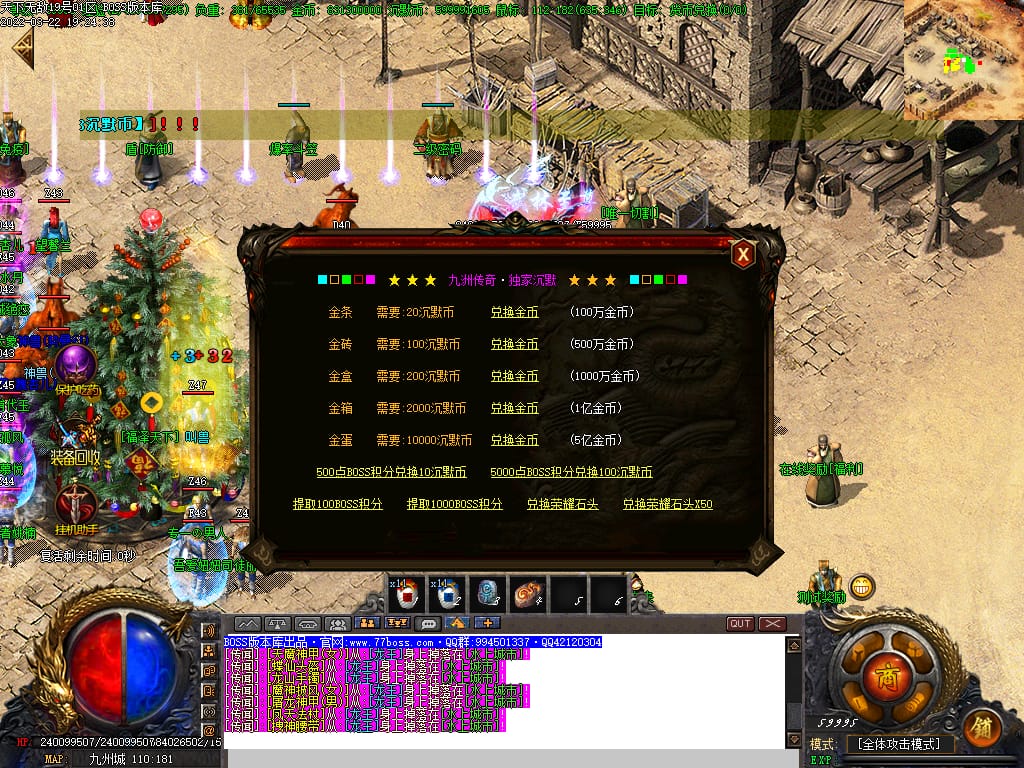Choose 兑换荣耀石头 single exchange
The image size is (1024, 768).
(562, 504)
